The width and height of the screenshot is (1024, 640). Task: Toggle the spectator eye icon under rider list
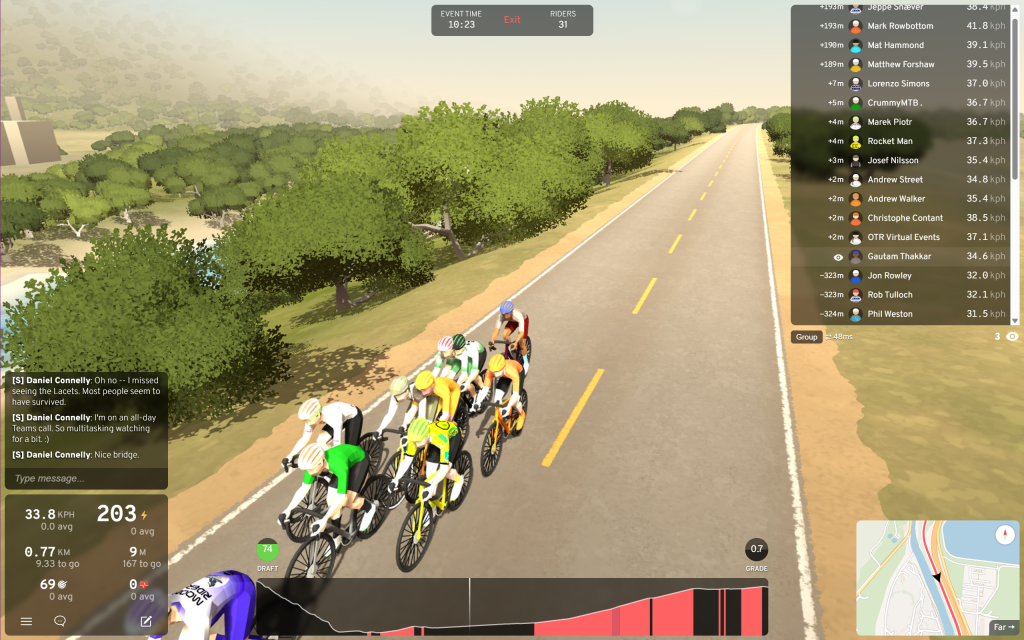coord(1012,337)
